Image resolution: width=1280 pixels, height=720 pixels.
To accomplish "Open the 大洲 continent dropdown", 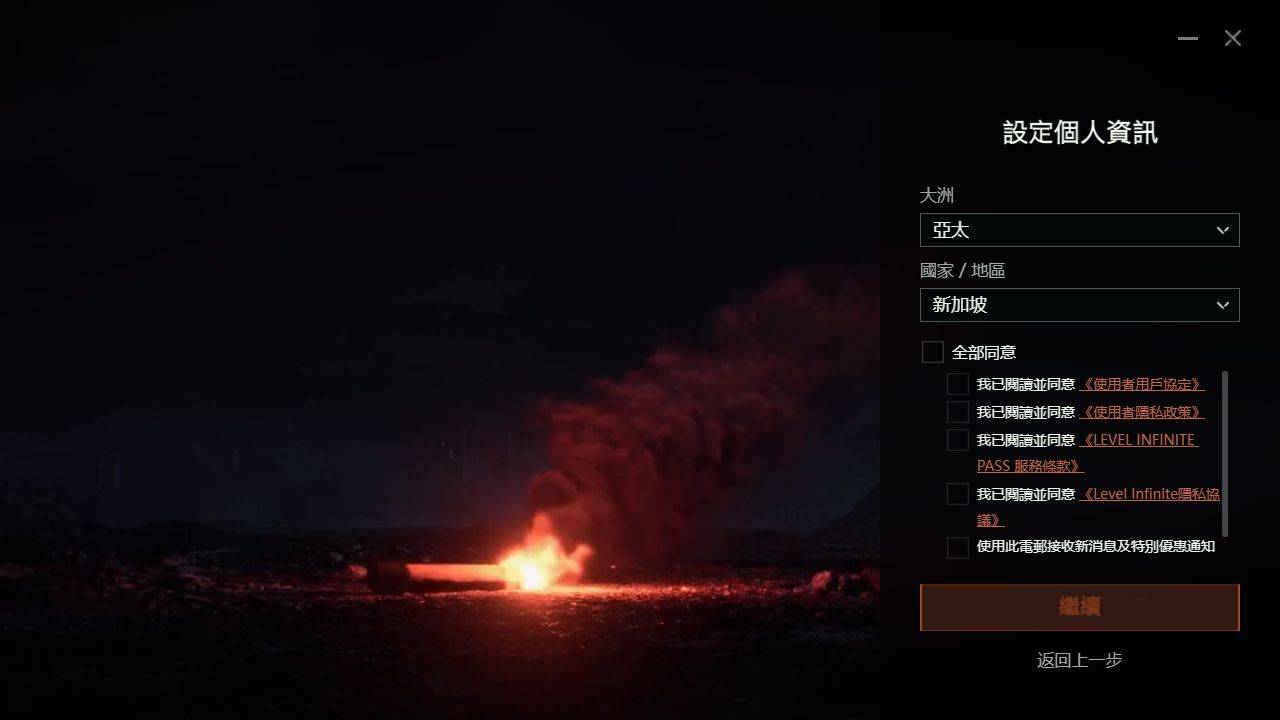I will pos(1079,230).
